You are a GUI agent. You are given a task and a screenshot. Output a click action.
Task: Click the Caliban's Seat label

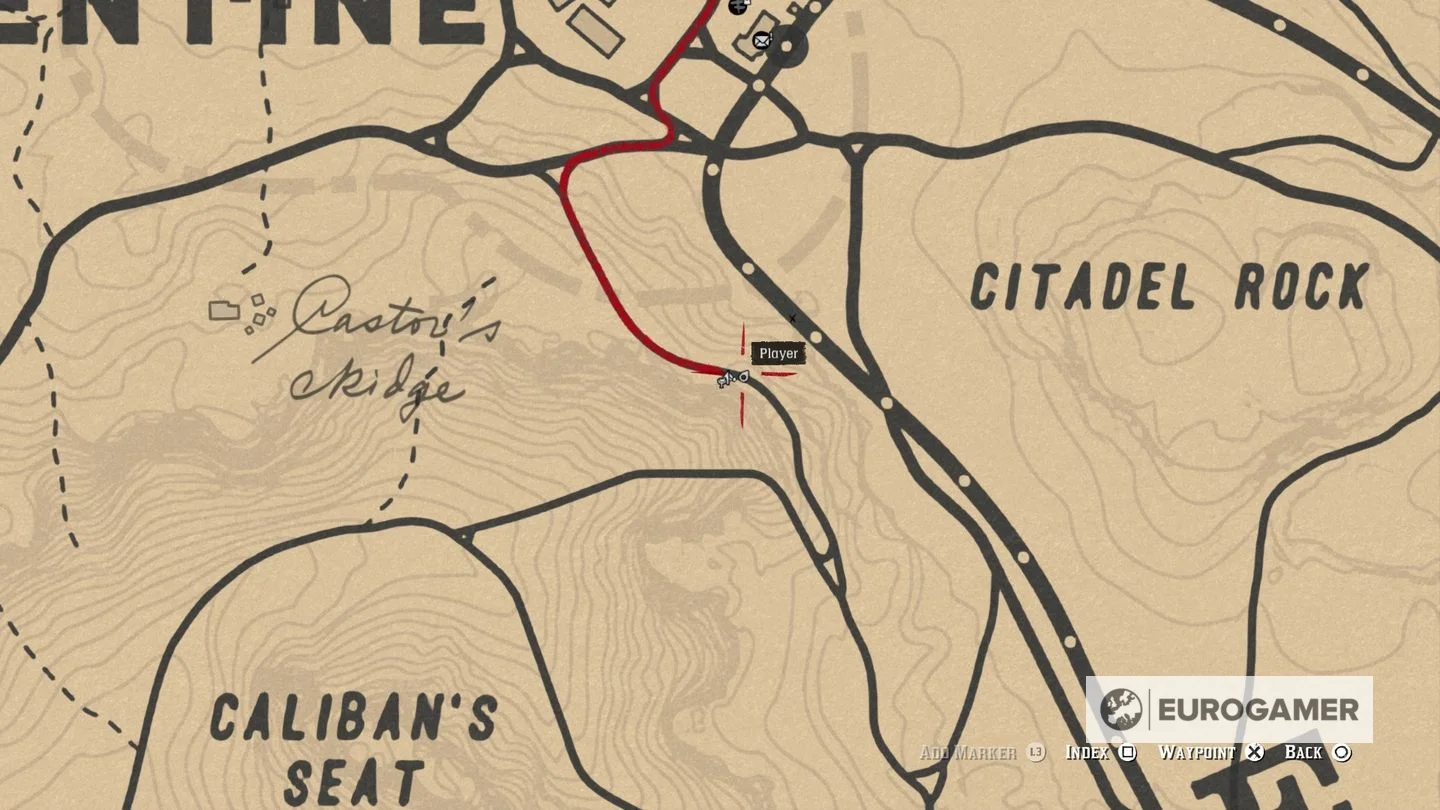(352, 743)
